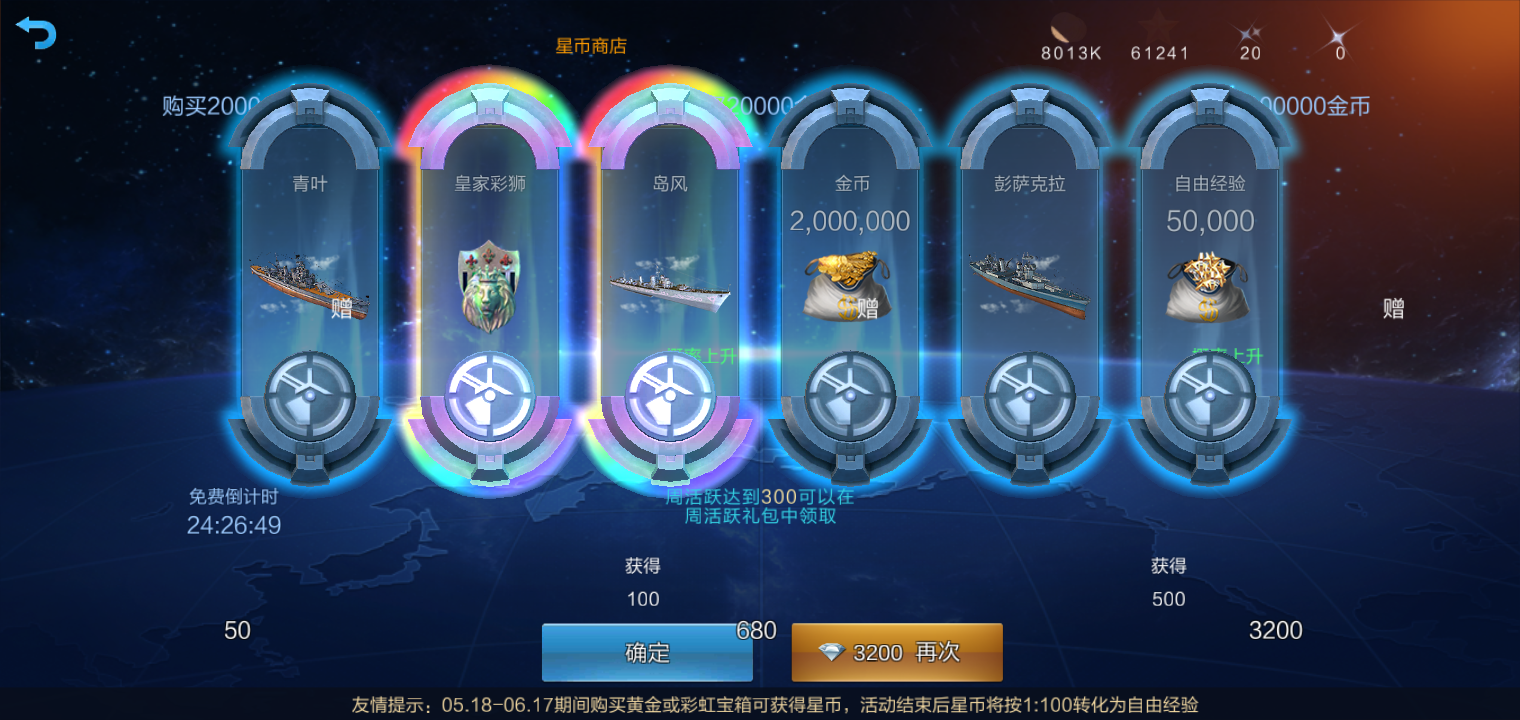This screenshot has width=1520, height=720.
Task: Select the 彭萨克拉 ship icon
Action: [1028, 283]
